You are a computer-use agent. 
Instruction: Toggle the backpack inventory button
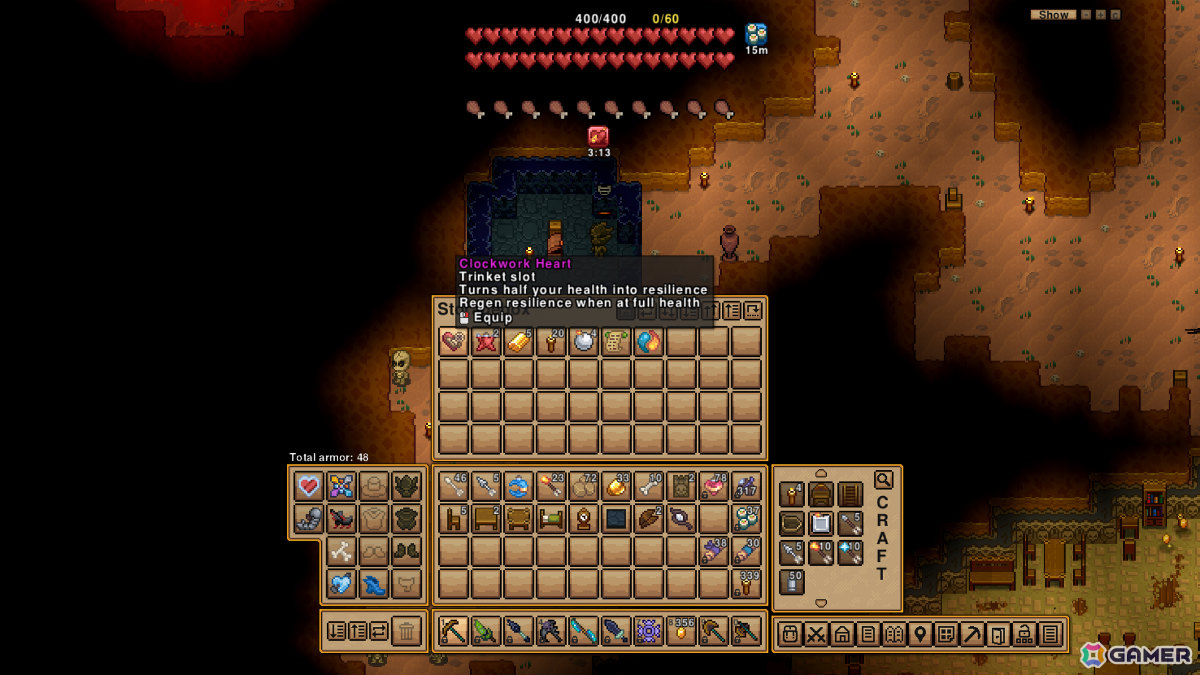pos(790,633)
